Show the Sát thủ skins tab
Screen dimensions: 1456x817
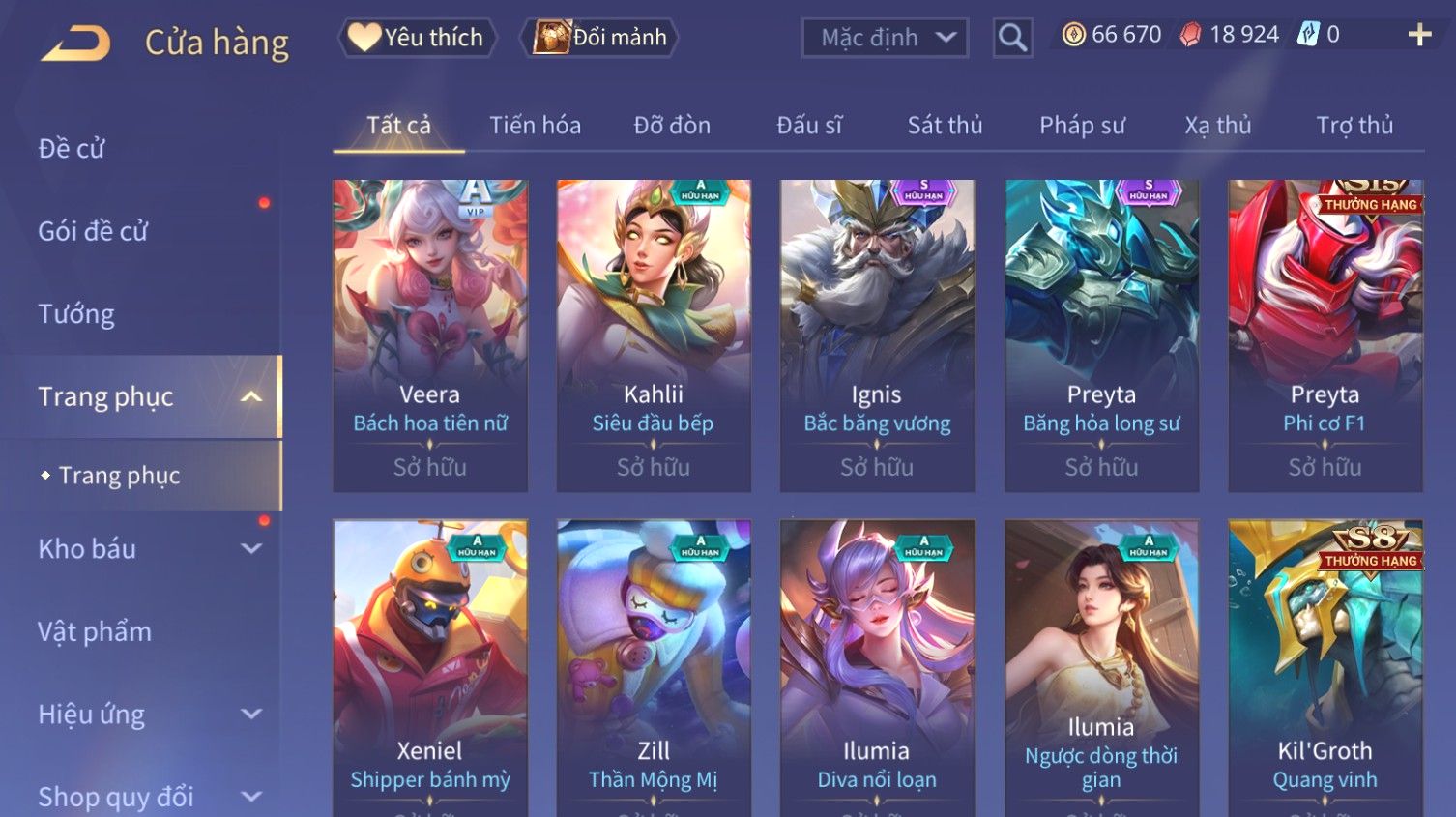pyautogui.click(x=945, y=126)
